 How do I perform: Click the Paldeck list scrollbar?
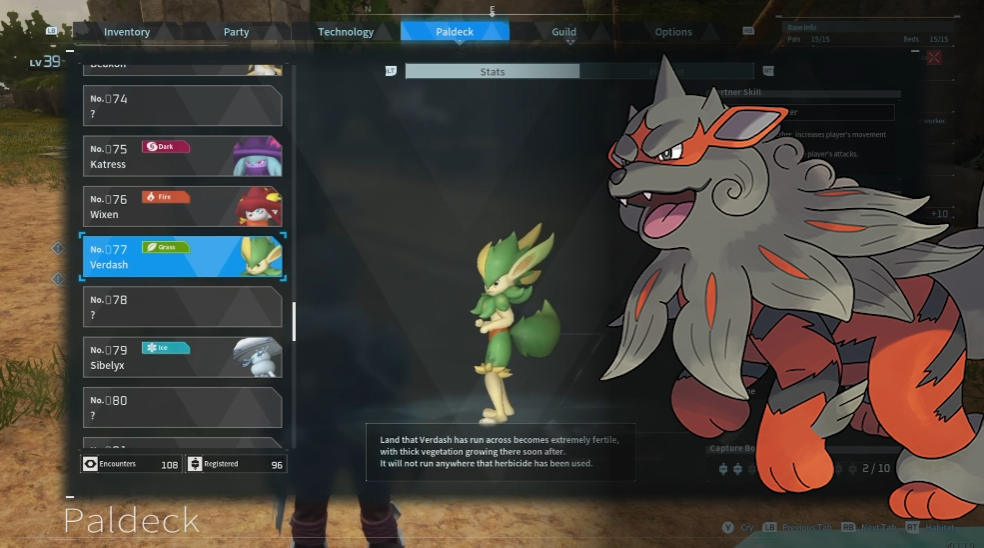point(294,322)
